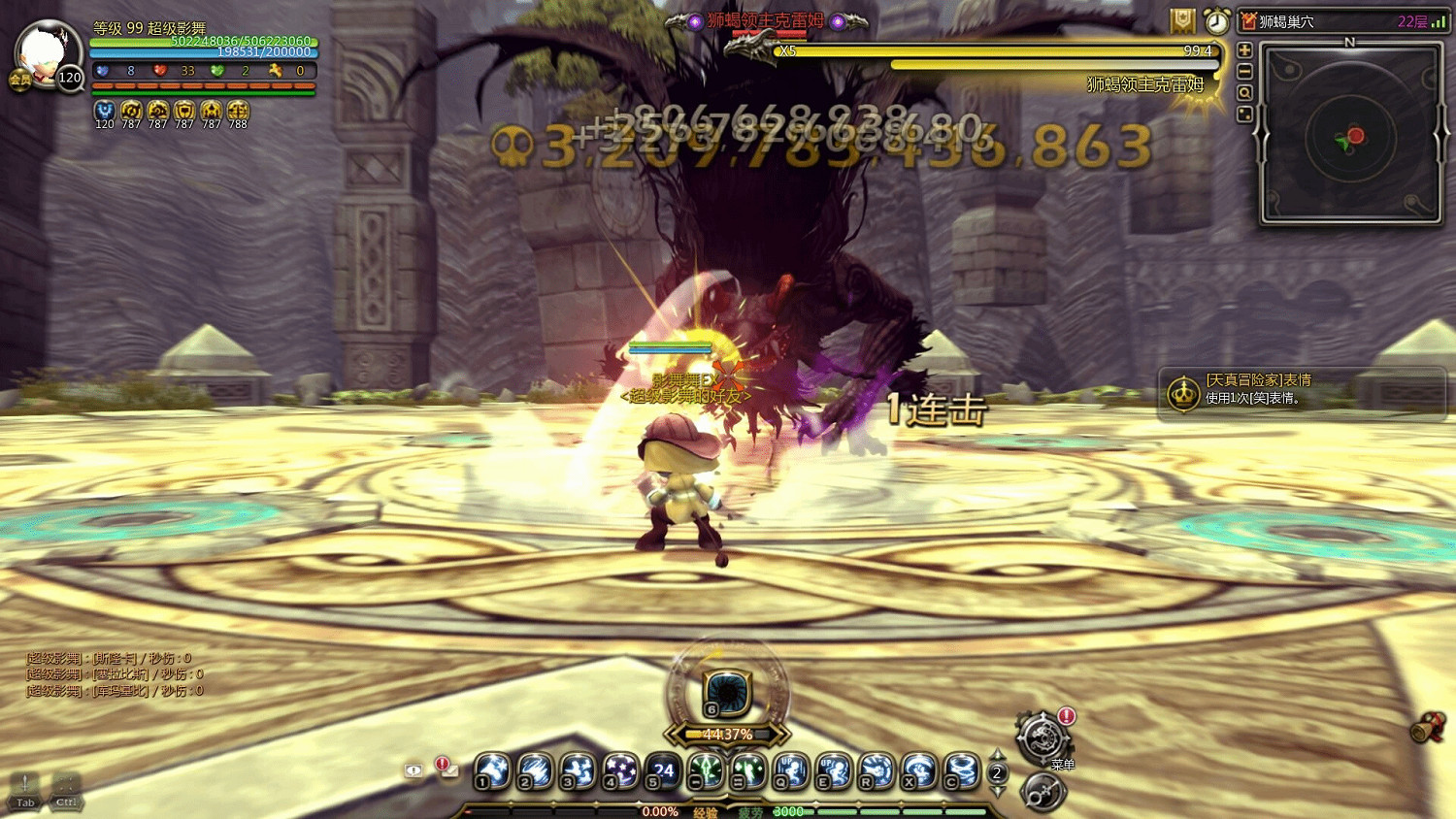Click the magnifier button beside the minimap

(x=1244, y=93)
